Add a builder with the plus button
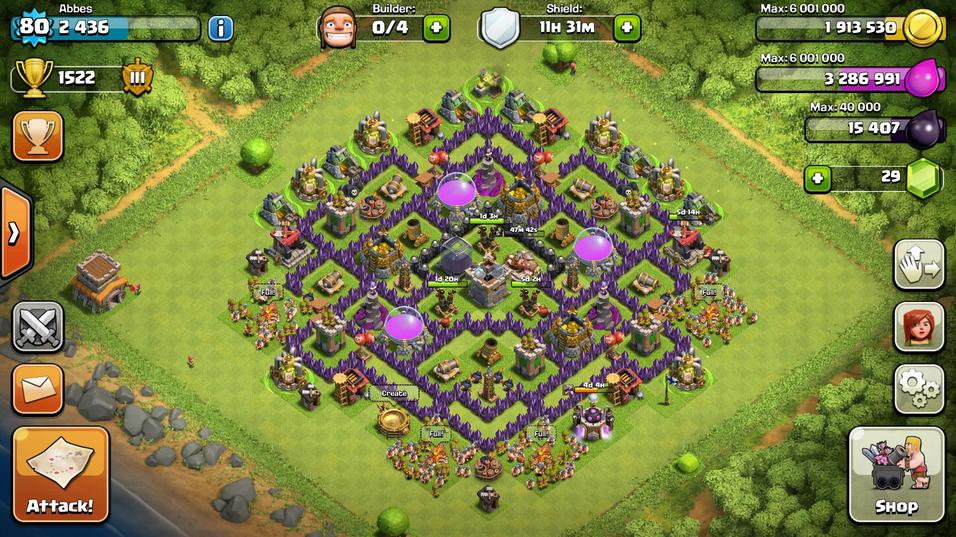Image resolution: width=956 pixels, height=537 pixels. (x=436, y=27)
